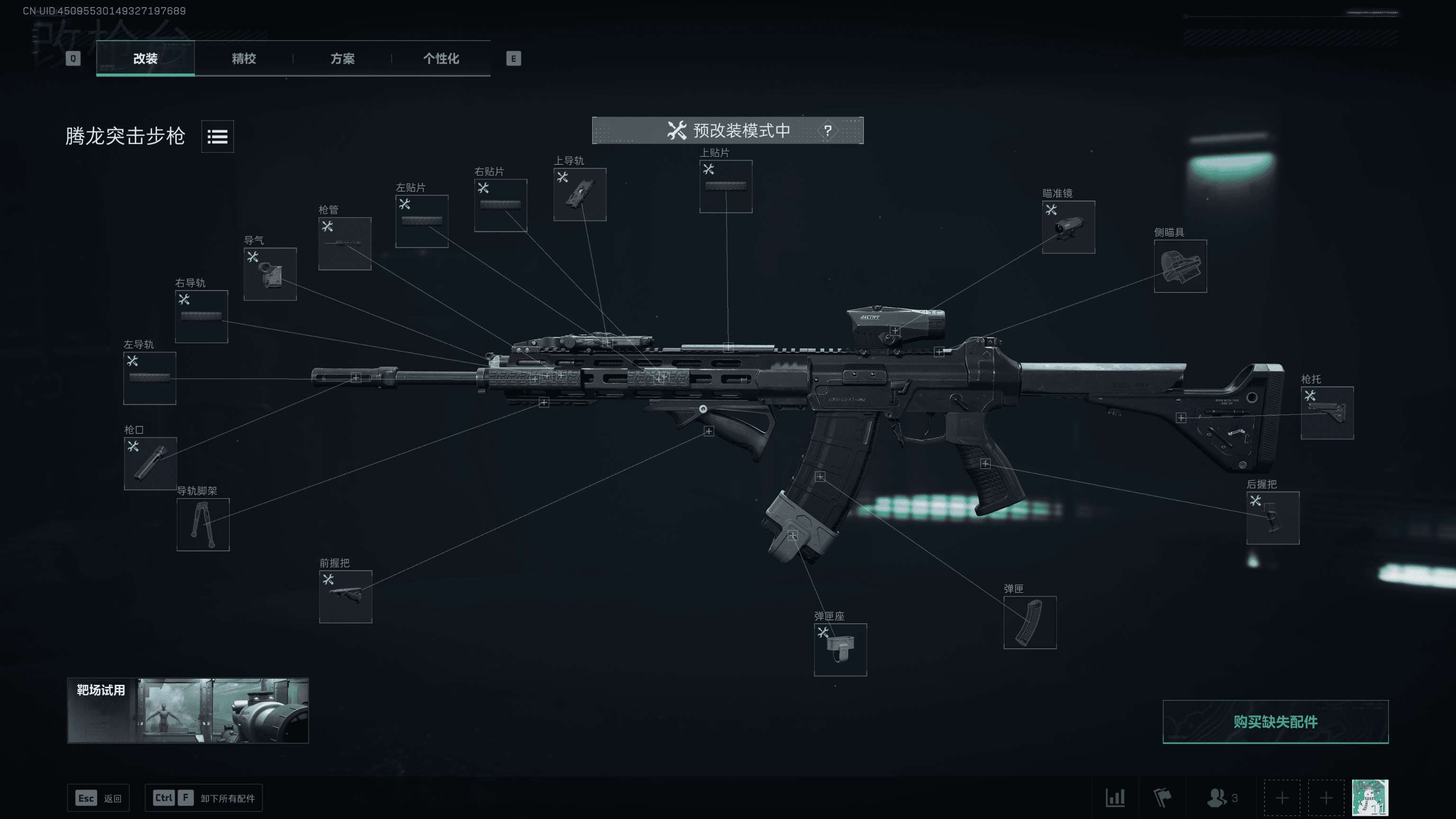Open the player avatar in the corner
This screenshot has height=819, width=1456.
(x=1370, y=798)
